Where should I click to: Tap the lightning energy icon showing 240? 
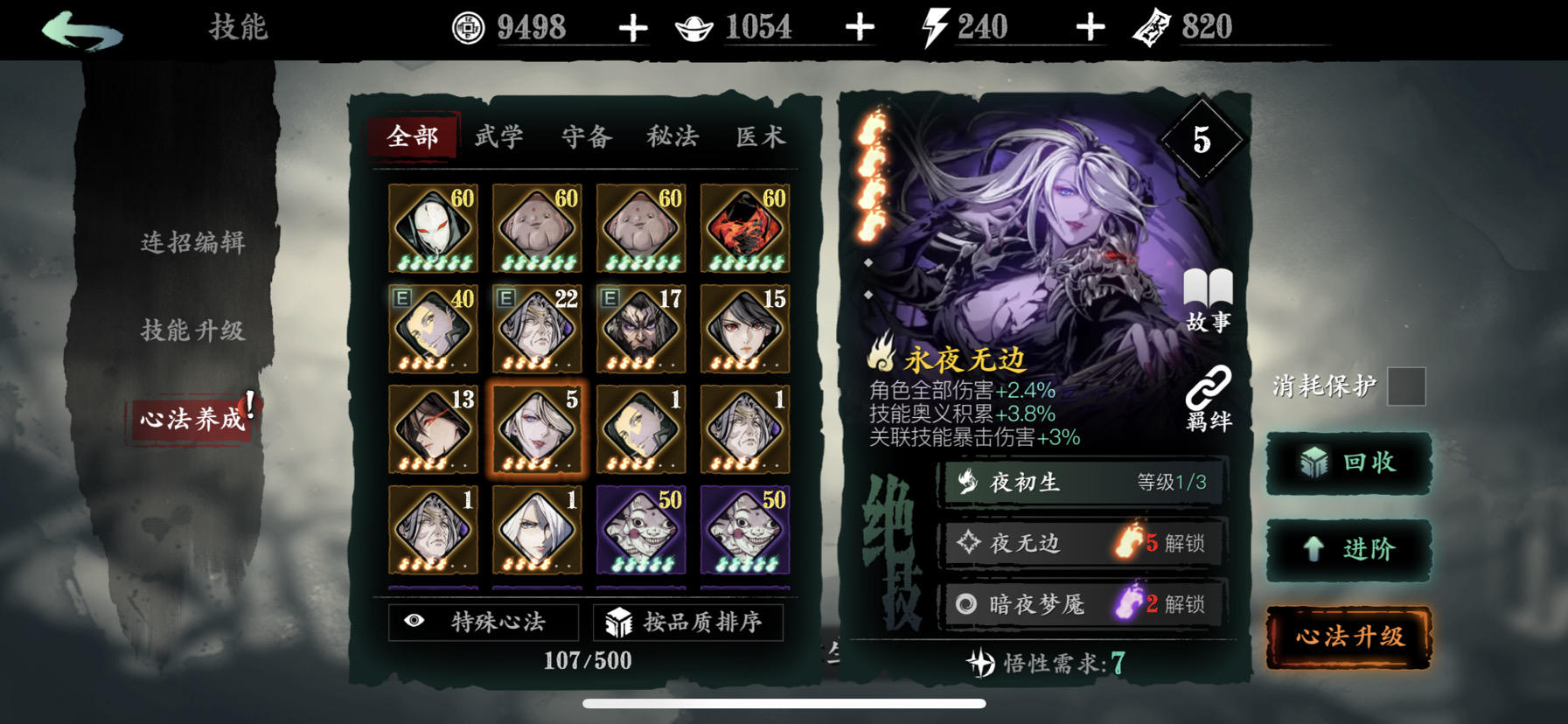click(933, 24)
